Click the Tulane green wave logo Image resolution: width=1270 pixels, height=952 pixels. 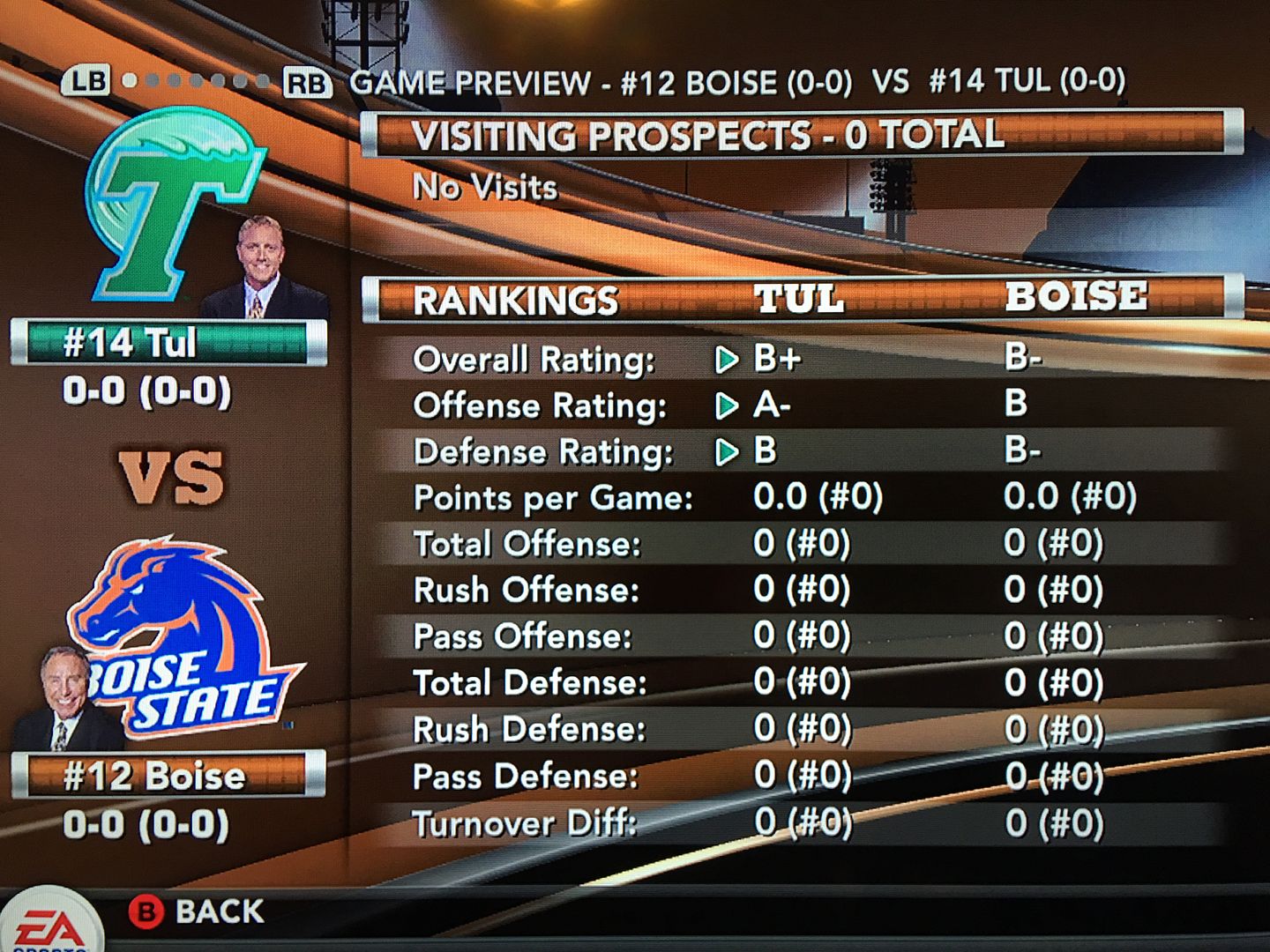[172, 207]
